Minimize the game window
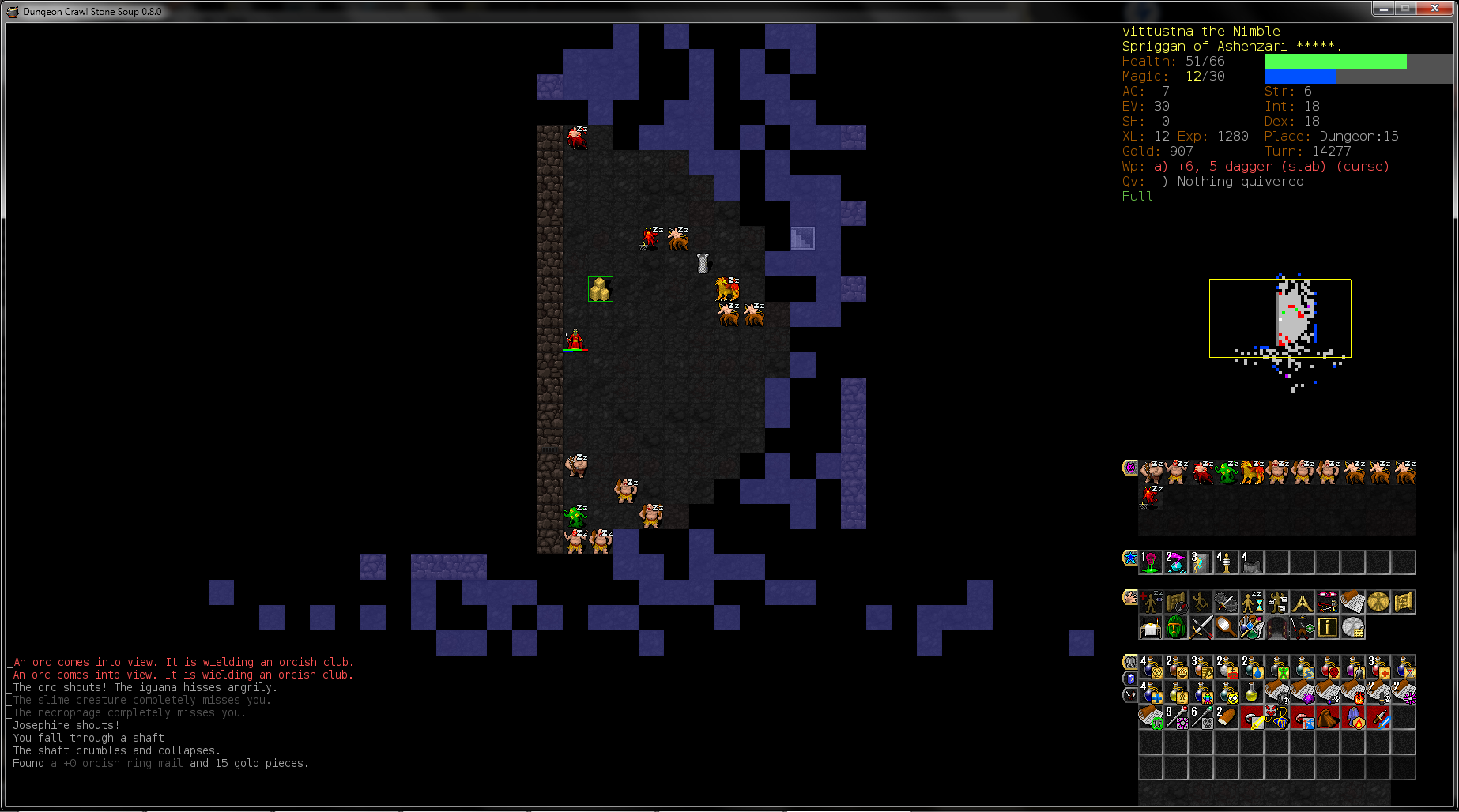Screen dimensions: 1459x812 point(1383,9)
